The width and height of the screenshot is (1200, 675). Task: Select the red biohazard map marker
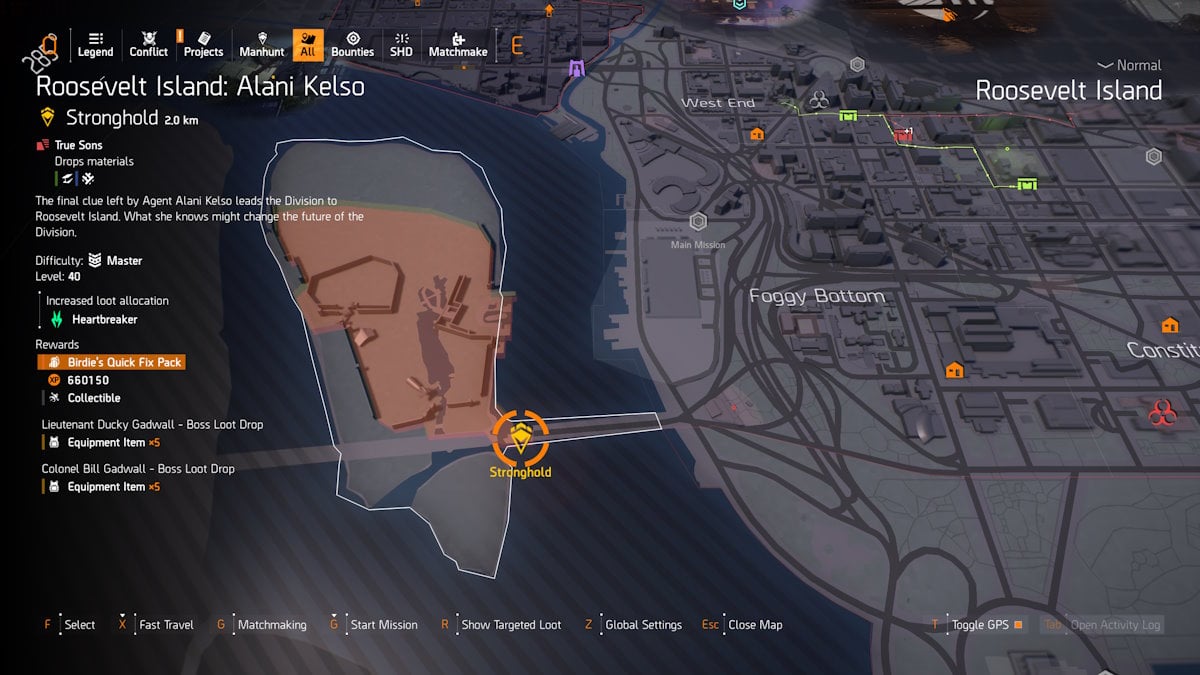tap(1162, 411)
